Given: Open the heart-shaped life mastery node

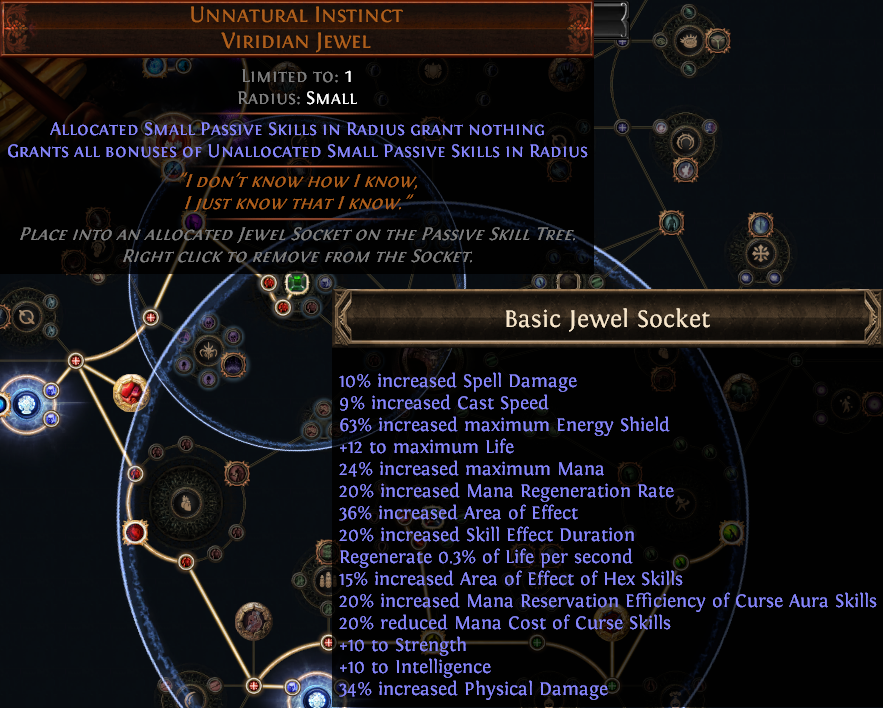Looking at the screenshot, I should (x=183, y=504).
